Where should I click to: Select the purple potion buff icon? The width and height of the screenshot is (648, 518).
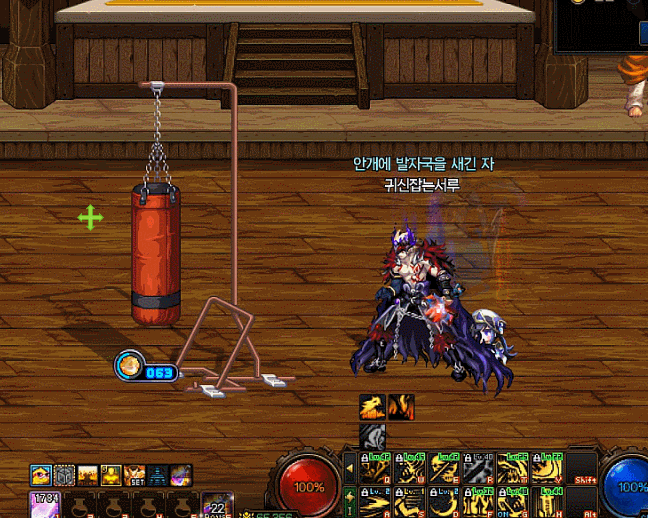click(x=180, y=473)
